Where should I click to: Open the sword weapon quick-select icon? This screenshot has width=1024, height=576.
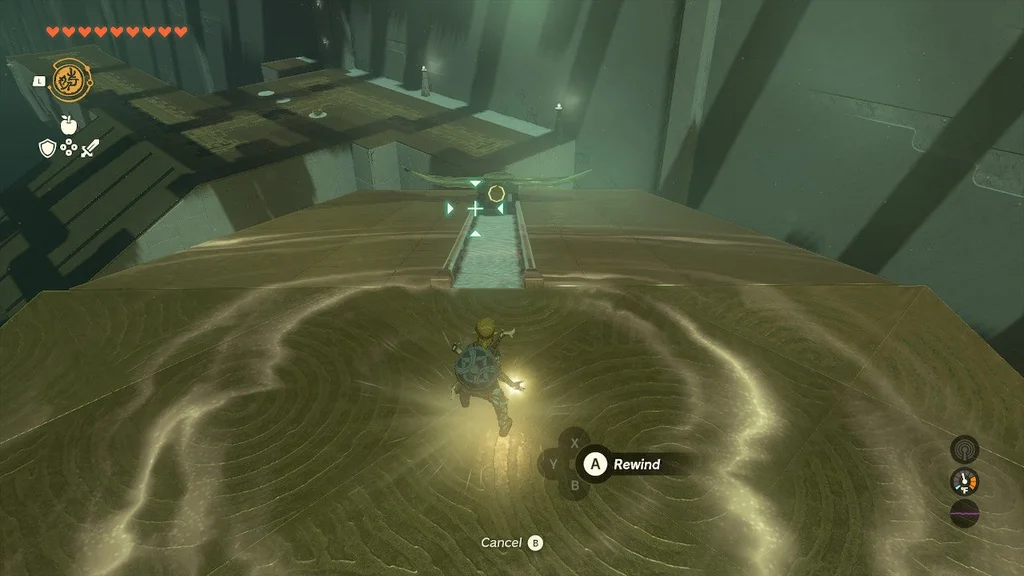(90, 148)
